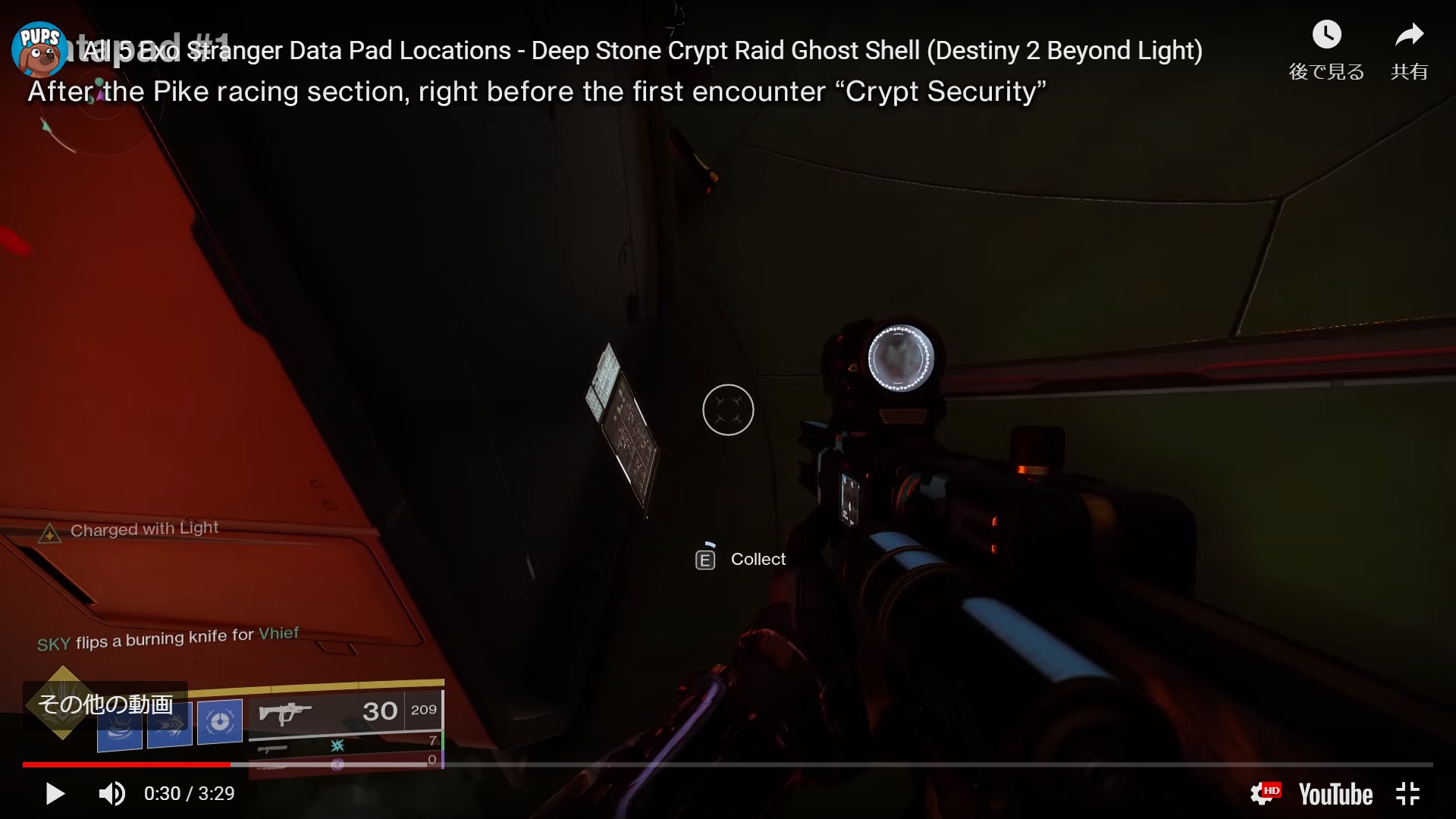1456x819 pixels.
Task: Open the video on YouTube via the logo
Action: (x=1335, y=793)
